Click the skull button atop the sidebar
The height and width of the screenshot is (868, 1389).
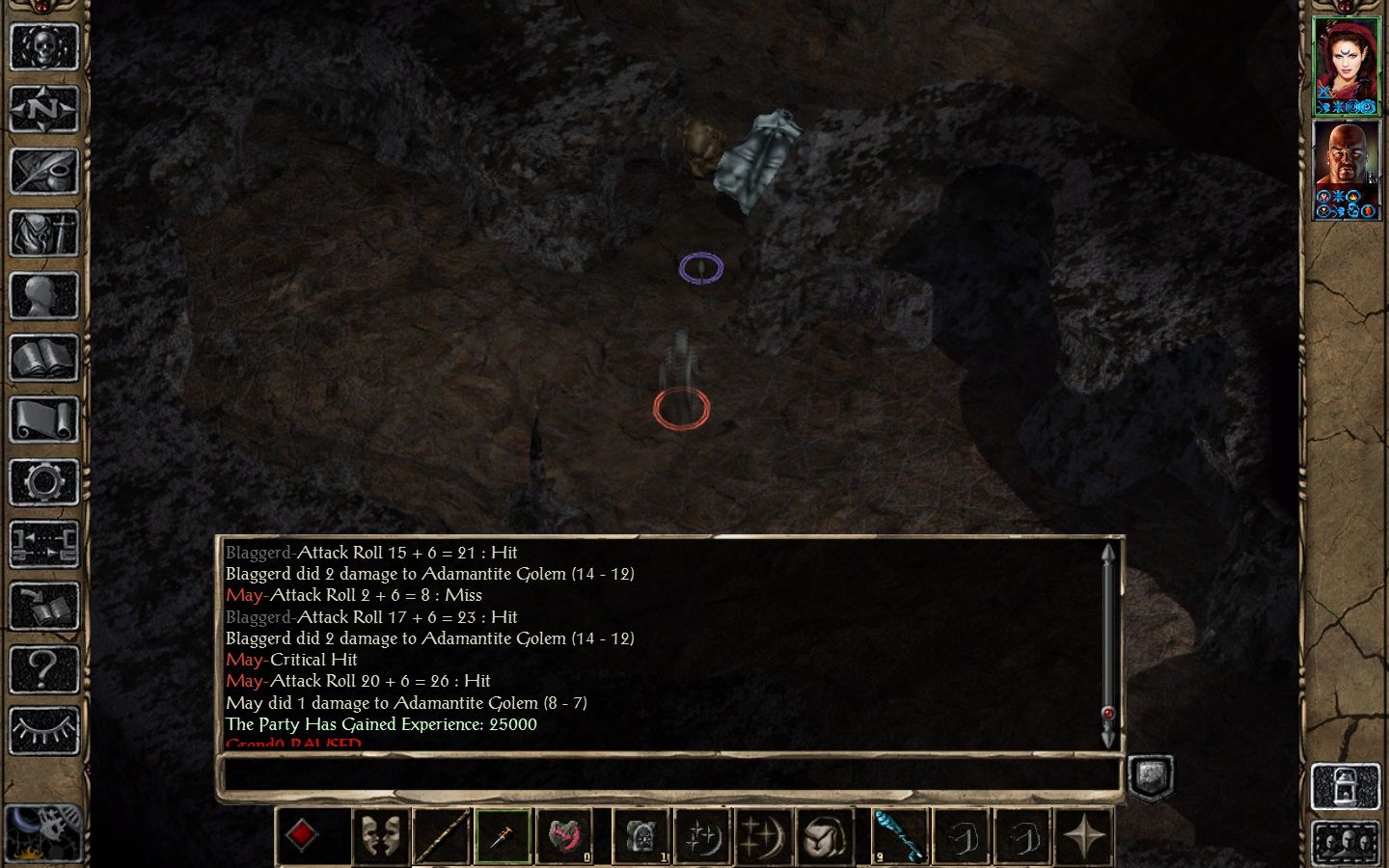pos(43,47)
